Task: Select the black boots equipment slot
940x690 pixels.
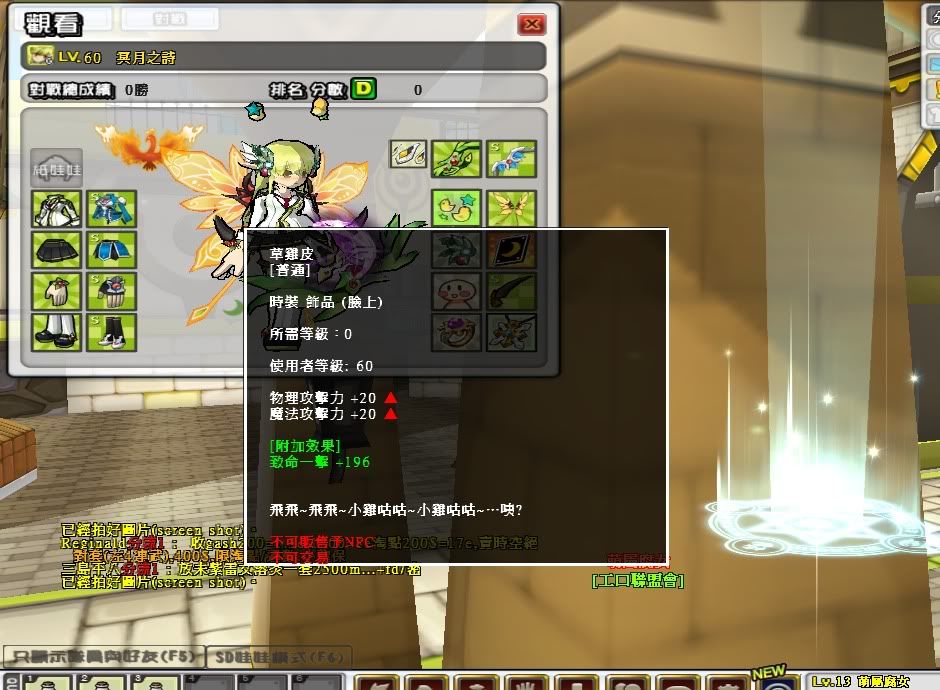Action: click(111, 331)
